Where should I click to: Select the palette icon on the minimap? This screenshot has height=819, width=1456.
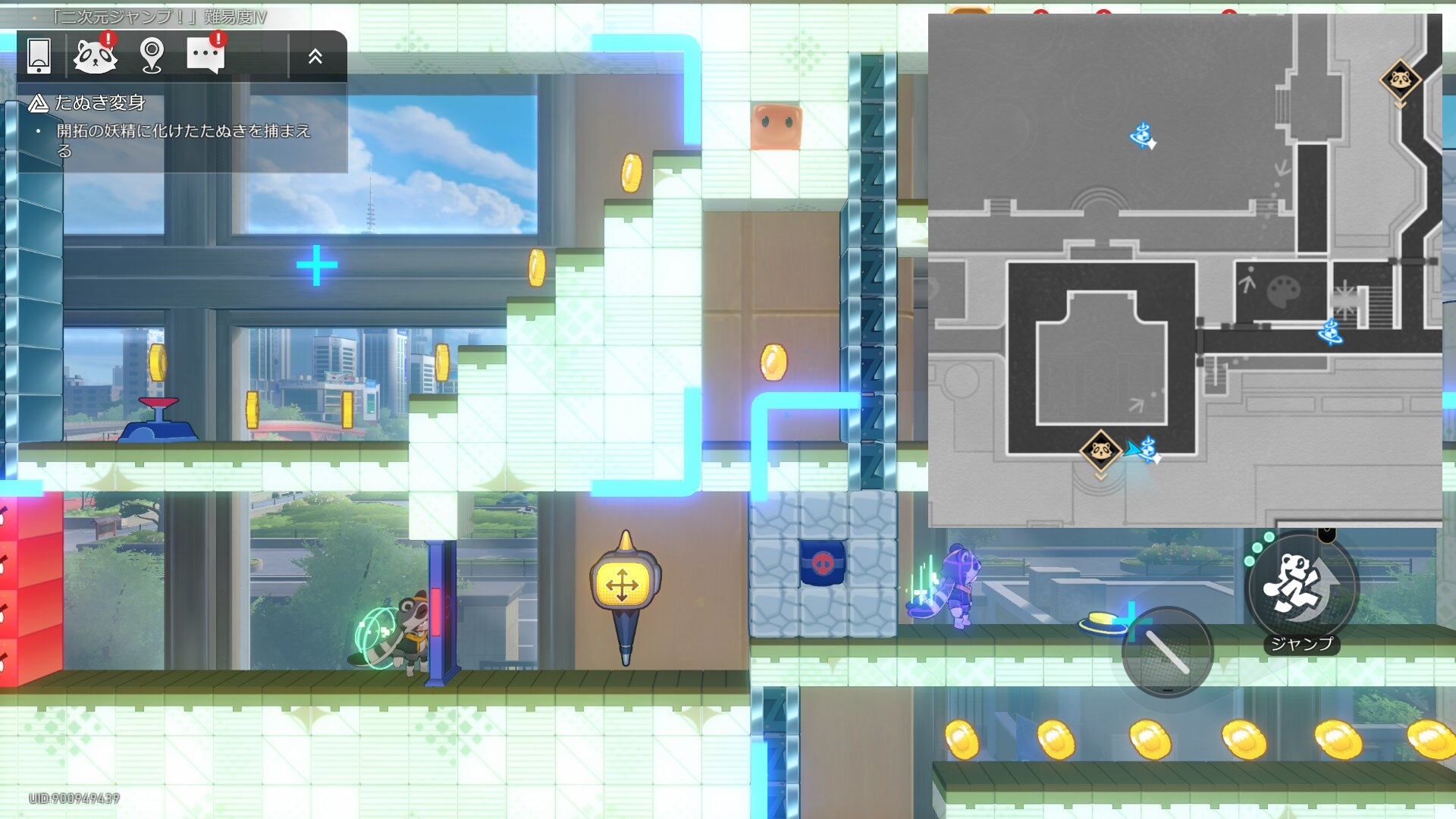(1284, 290)
